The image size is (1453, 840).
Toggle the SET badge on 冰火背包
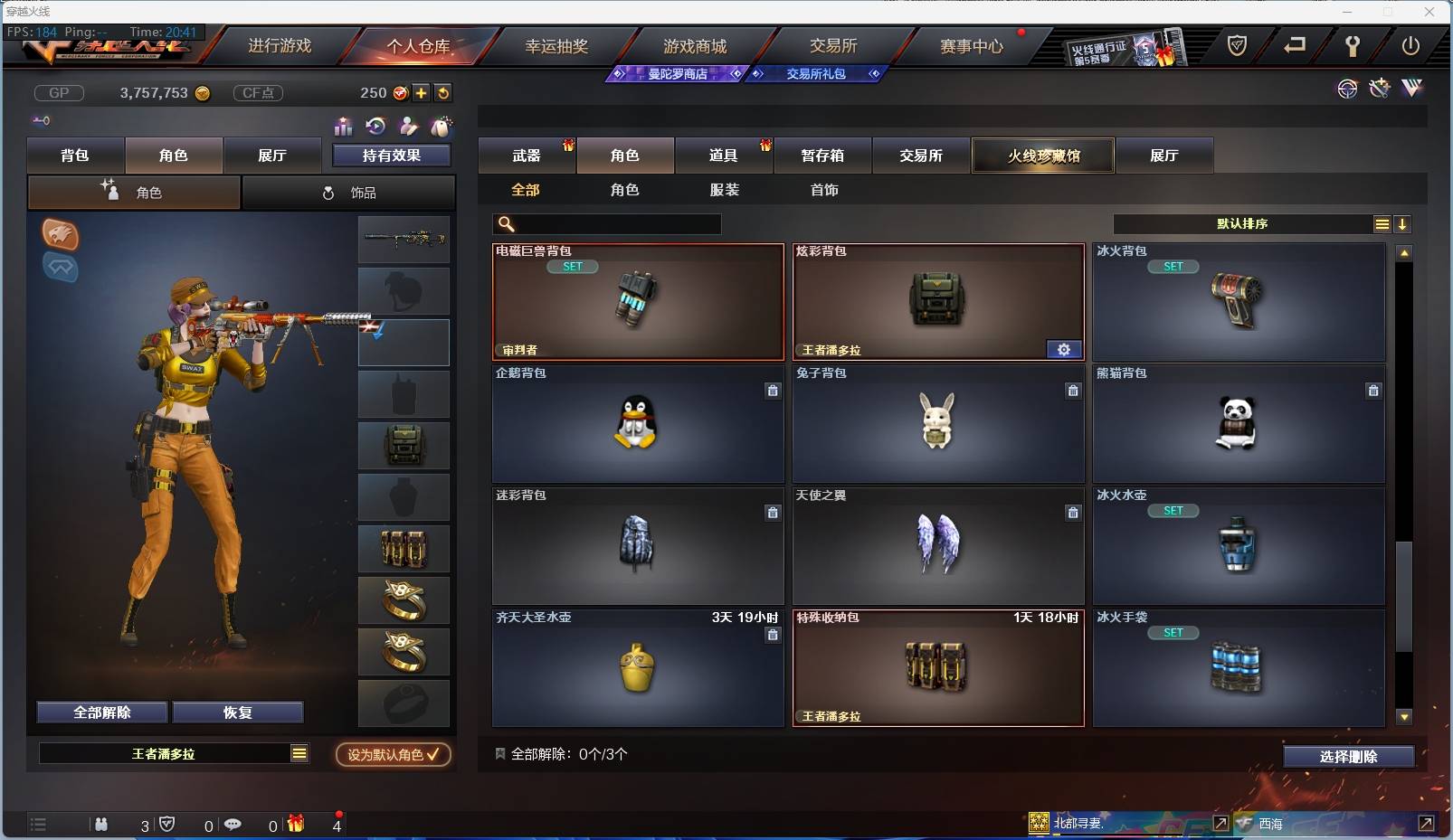[1175, 267]
